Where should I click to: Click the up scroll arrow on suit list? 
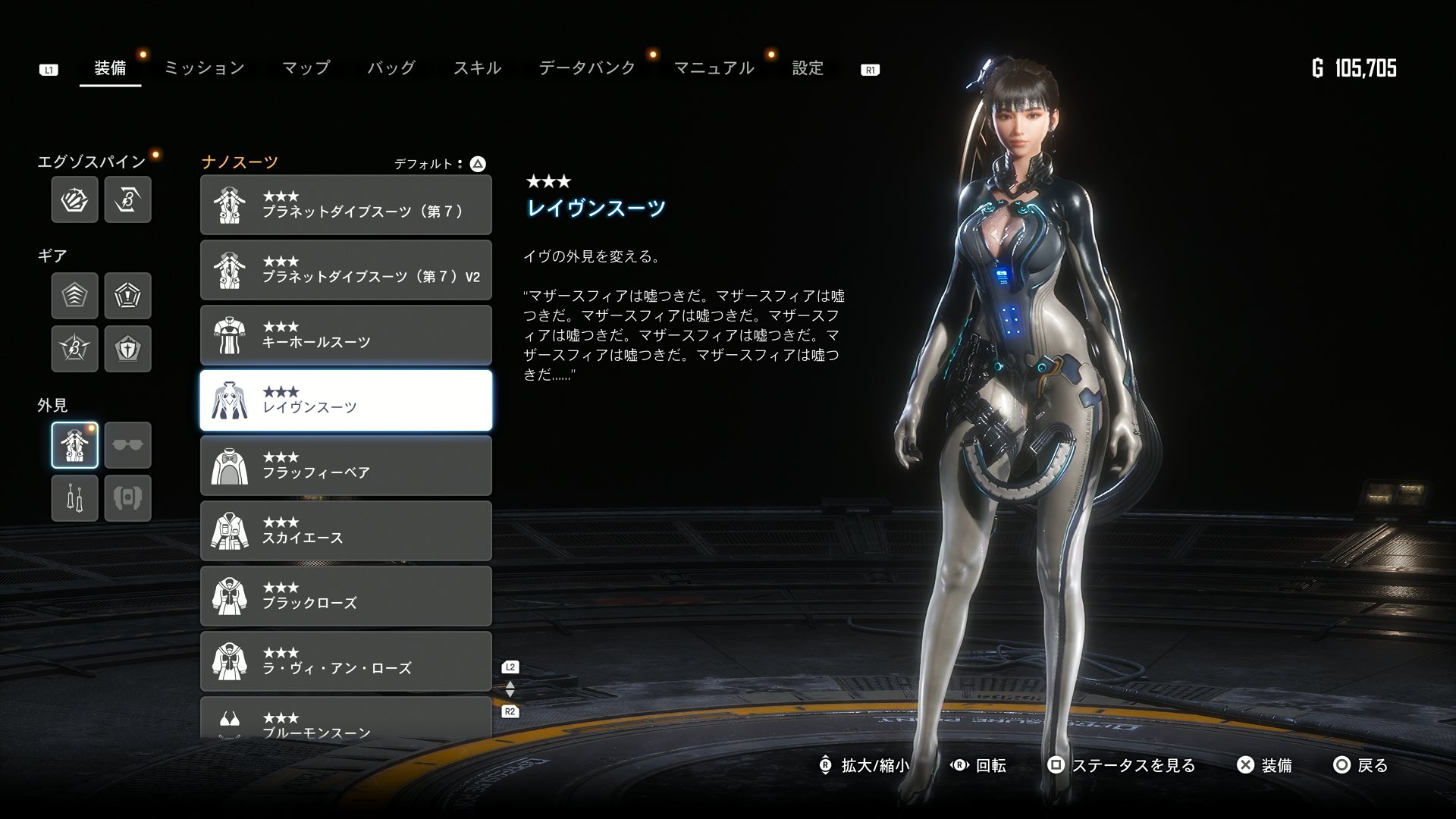(510, 684)
